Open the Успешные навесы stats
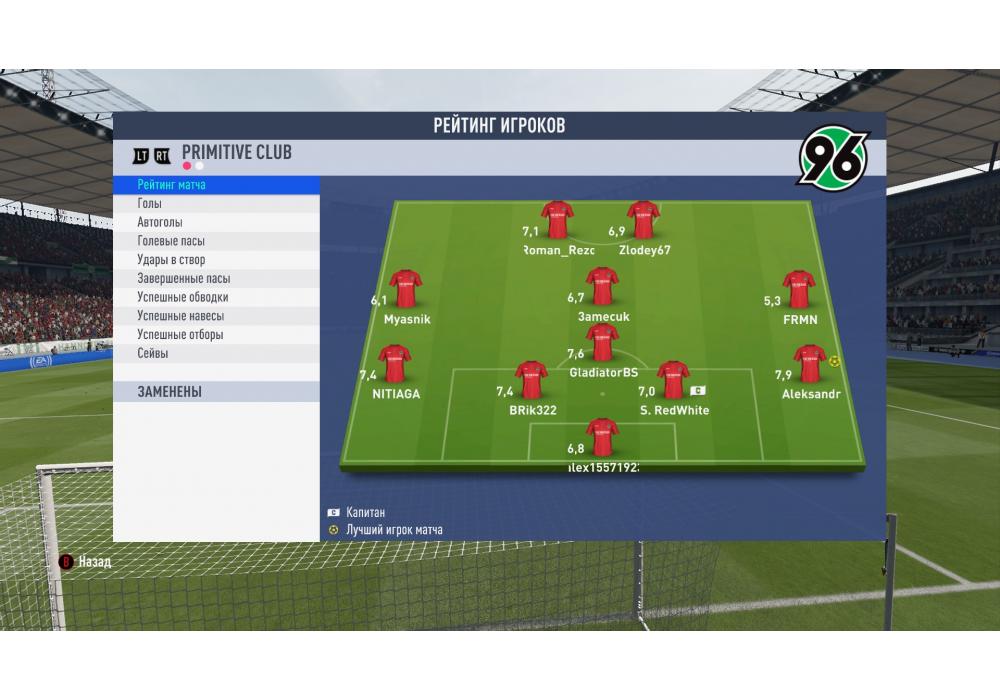Screen dimensions: 1000x700 [x=217, y=316]
